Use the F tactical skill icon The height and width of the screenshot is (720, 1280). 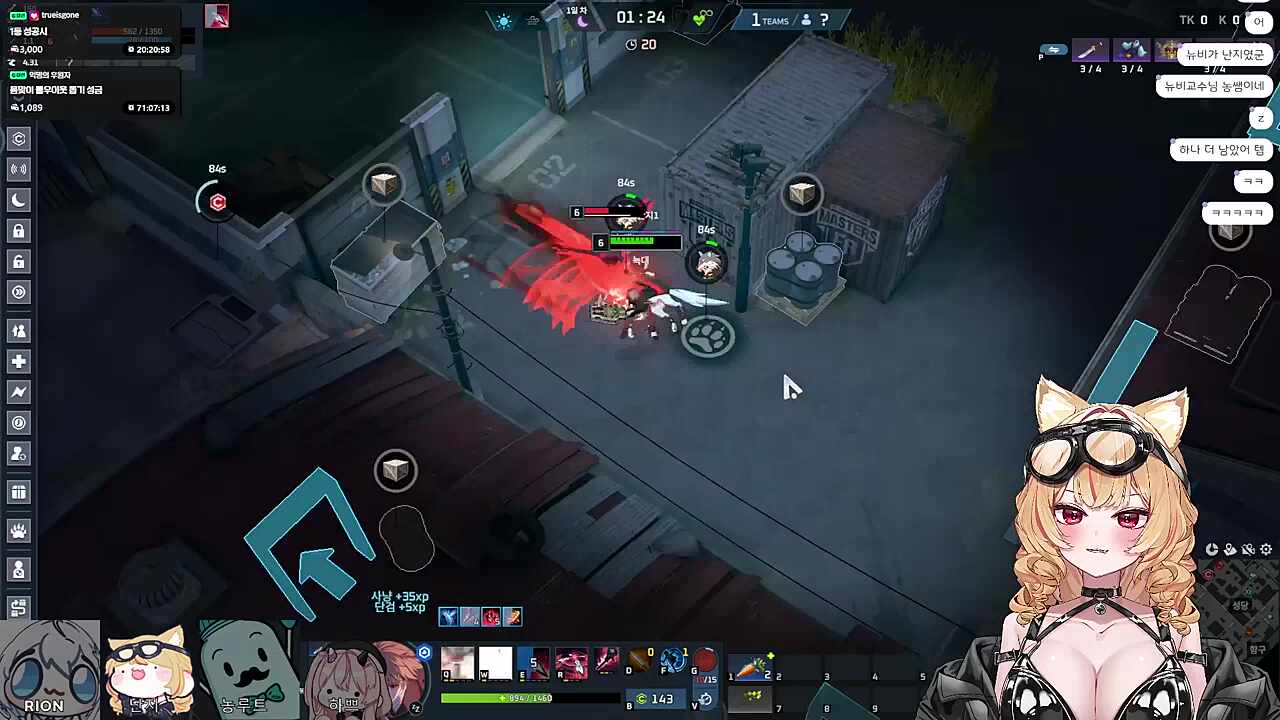pyautogui.click(x=675, y=661)
